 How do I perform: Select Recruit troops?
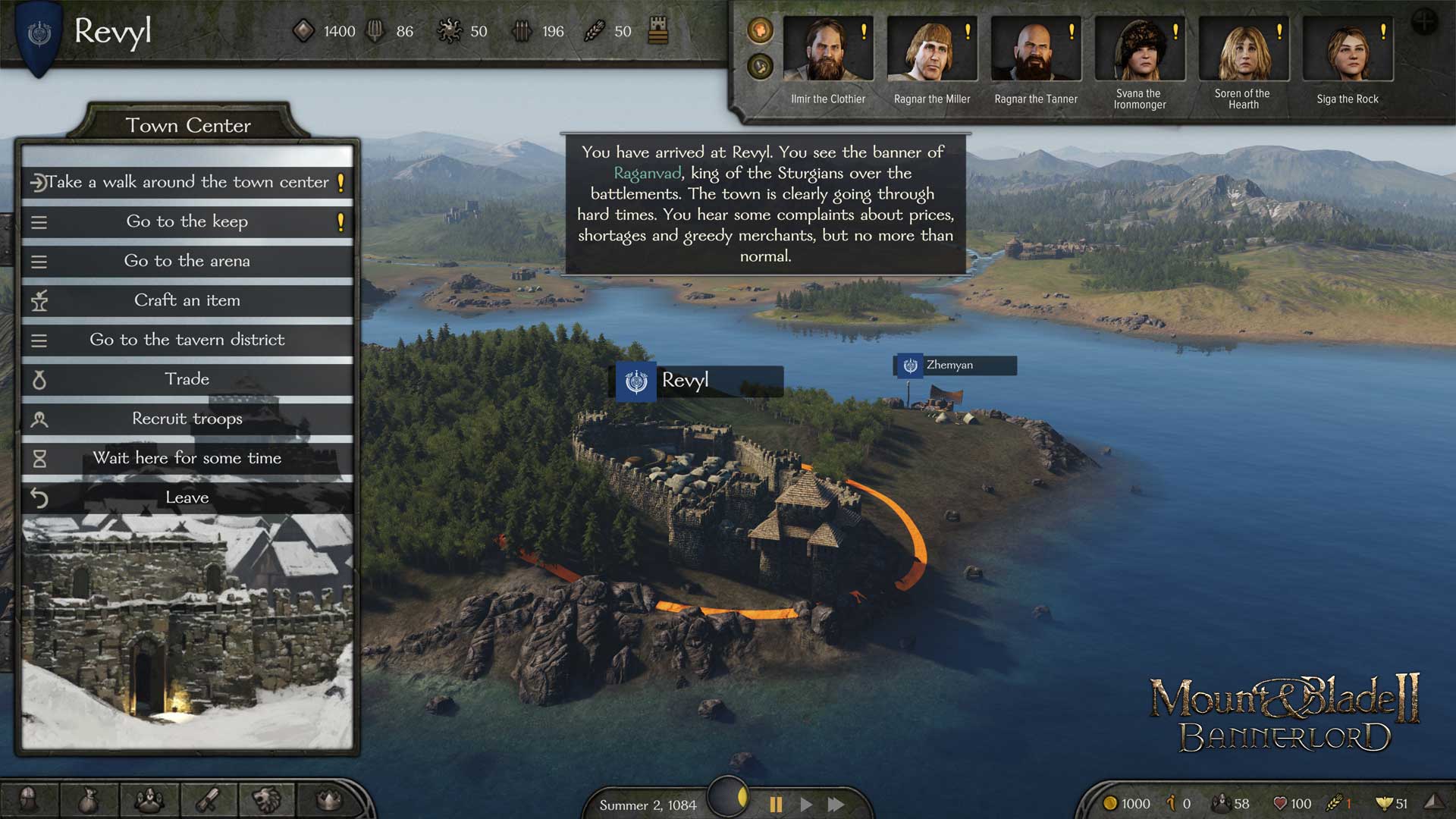click(187, 419)
